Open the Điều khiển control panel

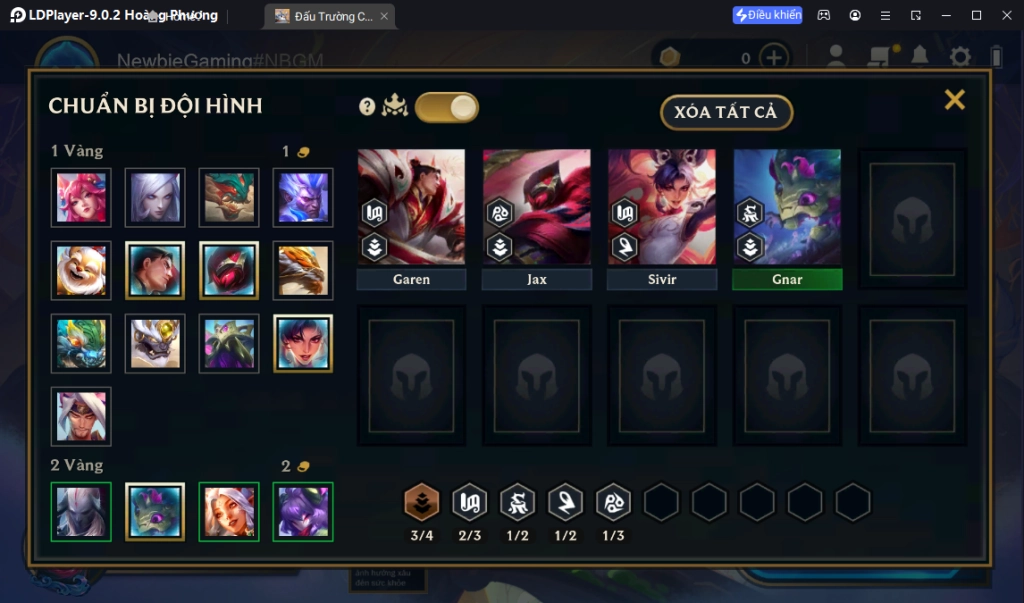coord(767,15)
